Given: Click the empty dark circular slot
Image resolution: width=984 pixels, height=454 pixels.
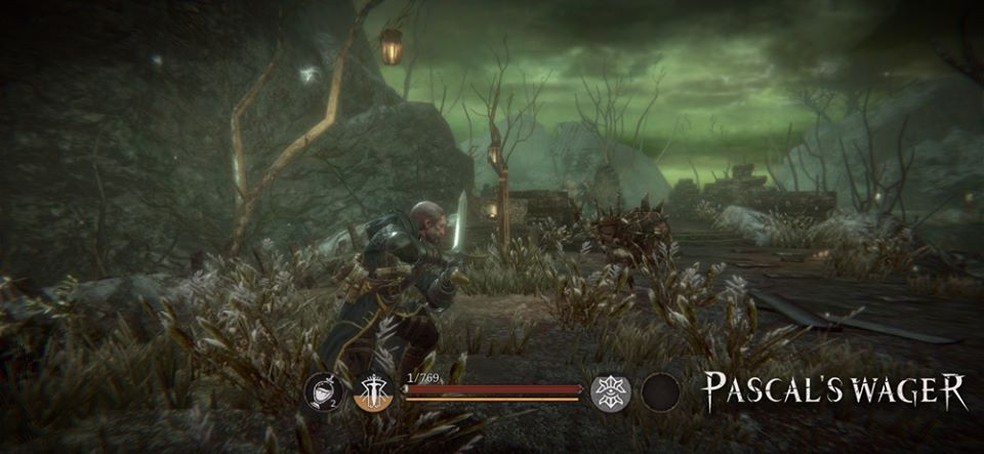Looking at the screenshot, I should pyautogui.click(x=660, y=392).
